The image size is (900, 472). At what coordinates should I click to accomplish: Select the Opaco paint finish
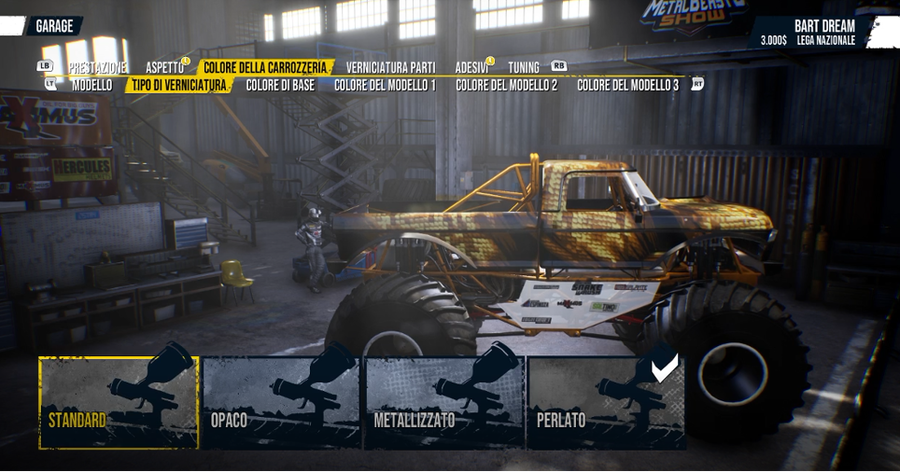click(281, 402)
